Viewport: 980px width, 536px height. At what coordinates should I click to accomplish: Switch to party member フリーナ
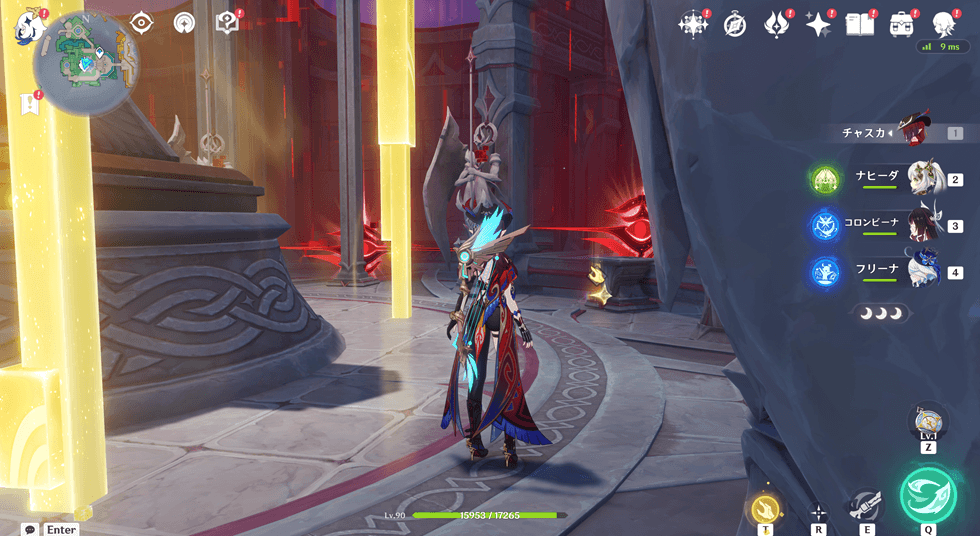click(x=925, y=271)
